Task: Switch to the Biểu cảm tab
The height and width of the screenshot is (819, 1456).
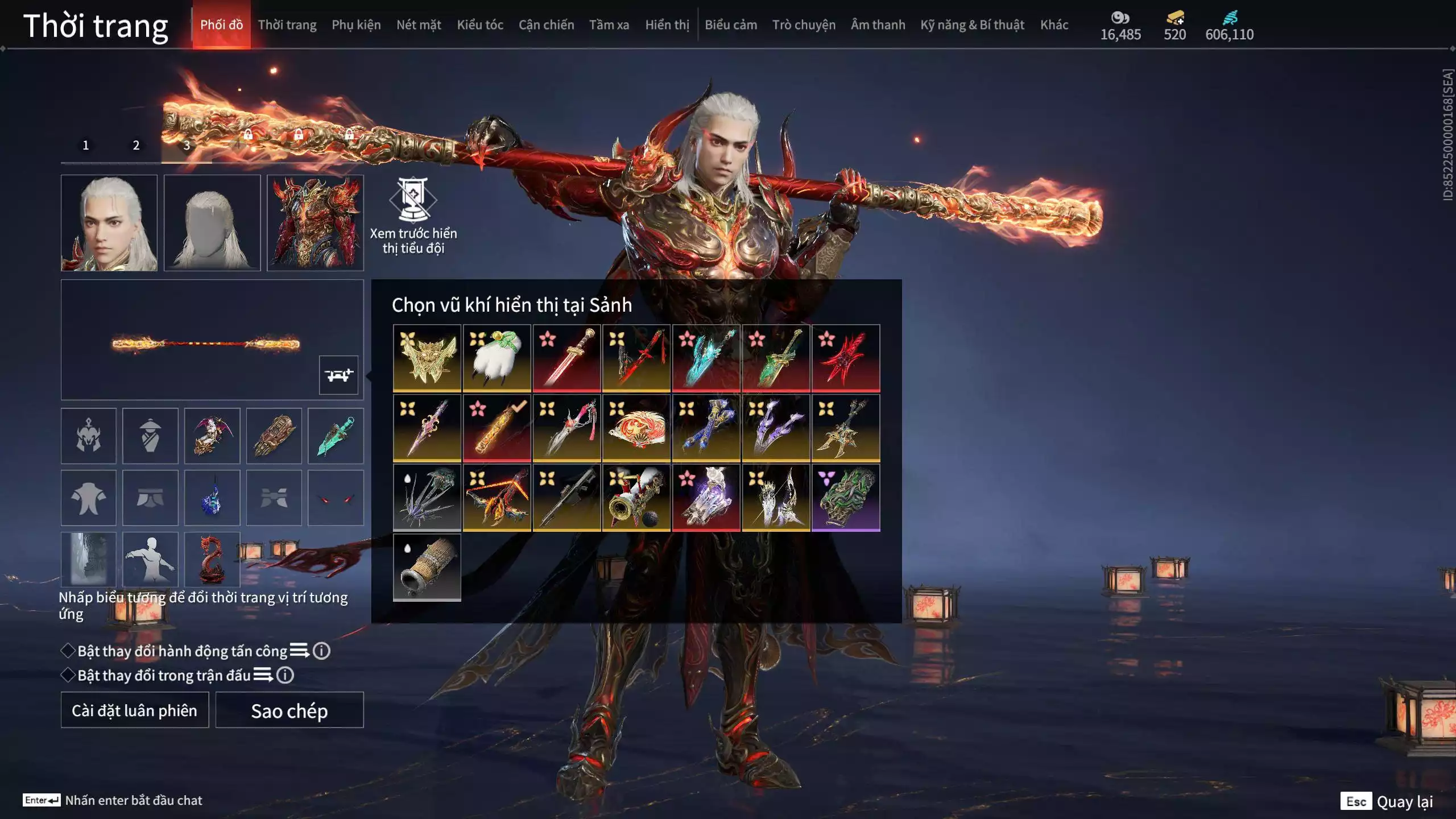Action: click(x=731, y=25)
